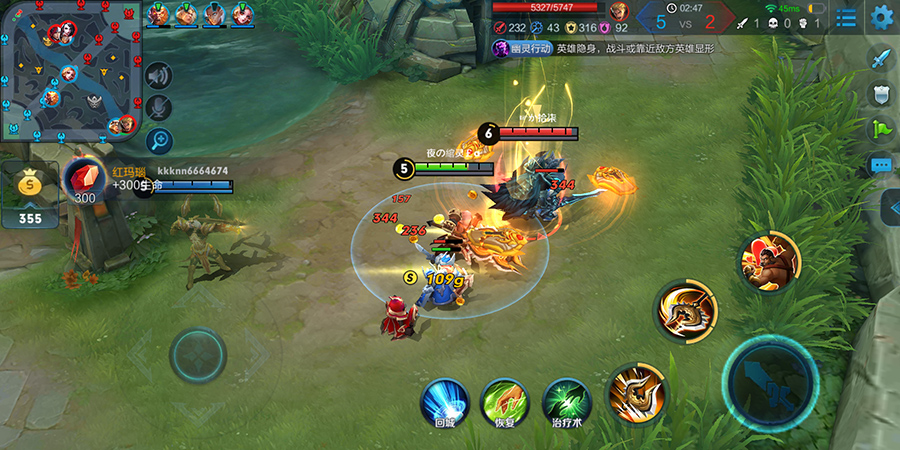Image resolution: width=900 pixels, height=450 pixels.
Task: Send the shield retreat signal
Action: [x=881, y=93]
